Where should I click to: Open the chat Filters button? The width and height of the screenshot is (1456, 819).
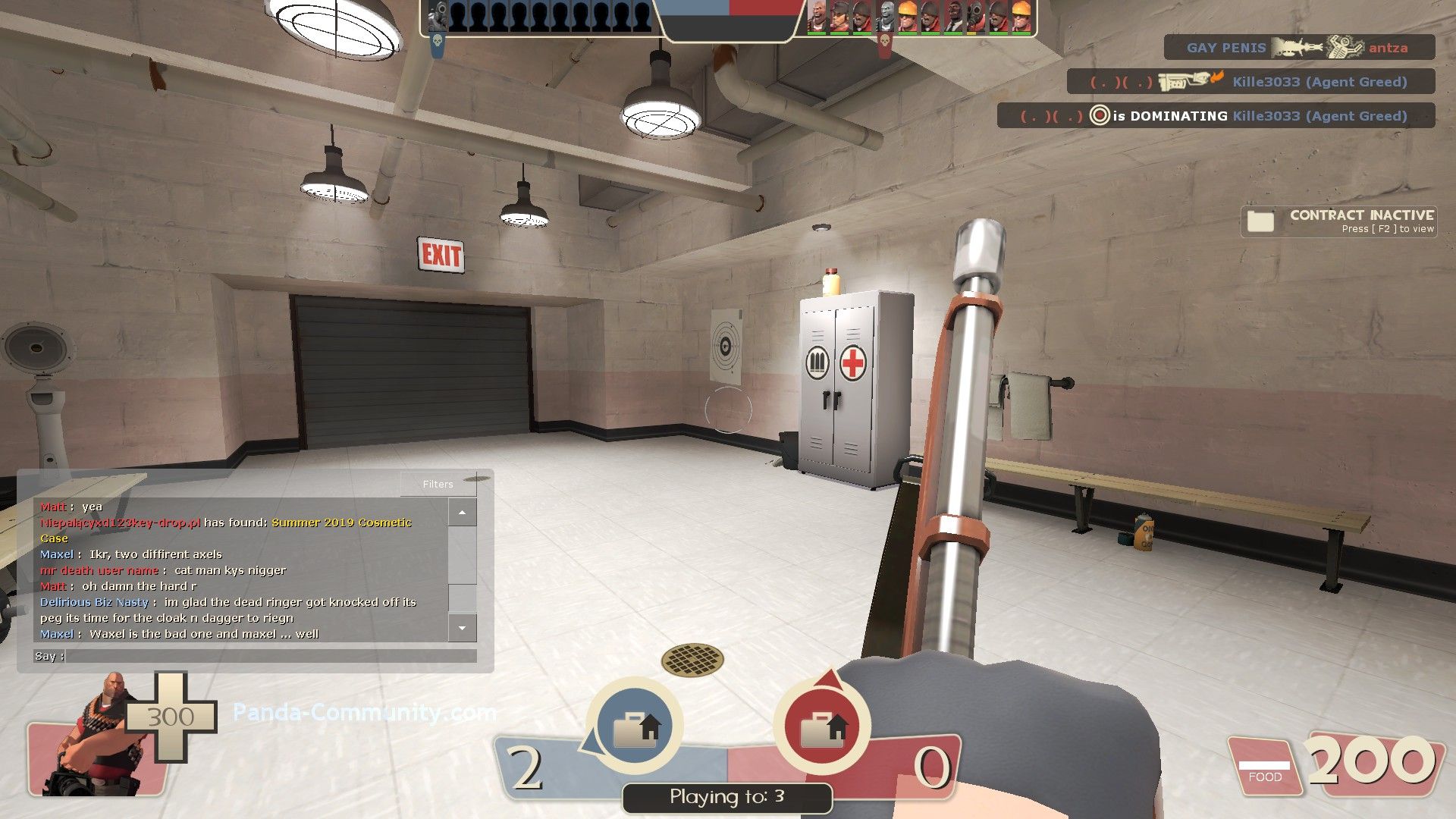click(x=438, y=484)
